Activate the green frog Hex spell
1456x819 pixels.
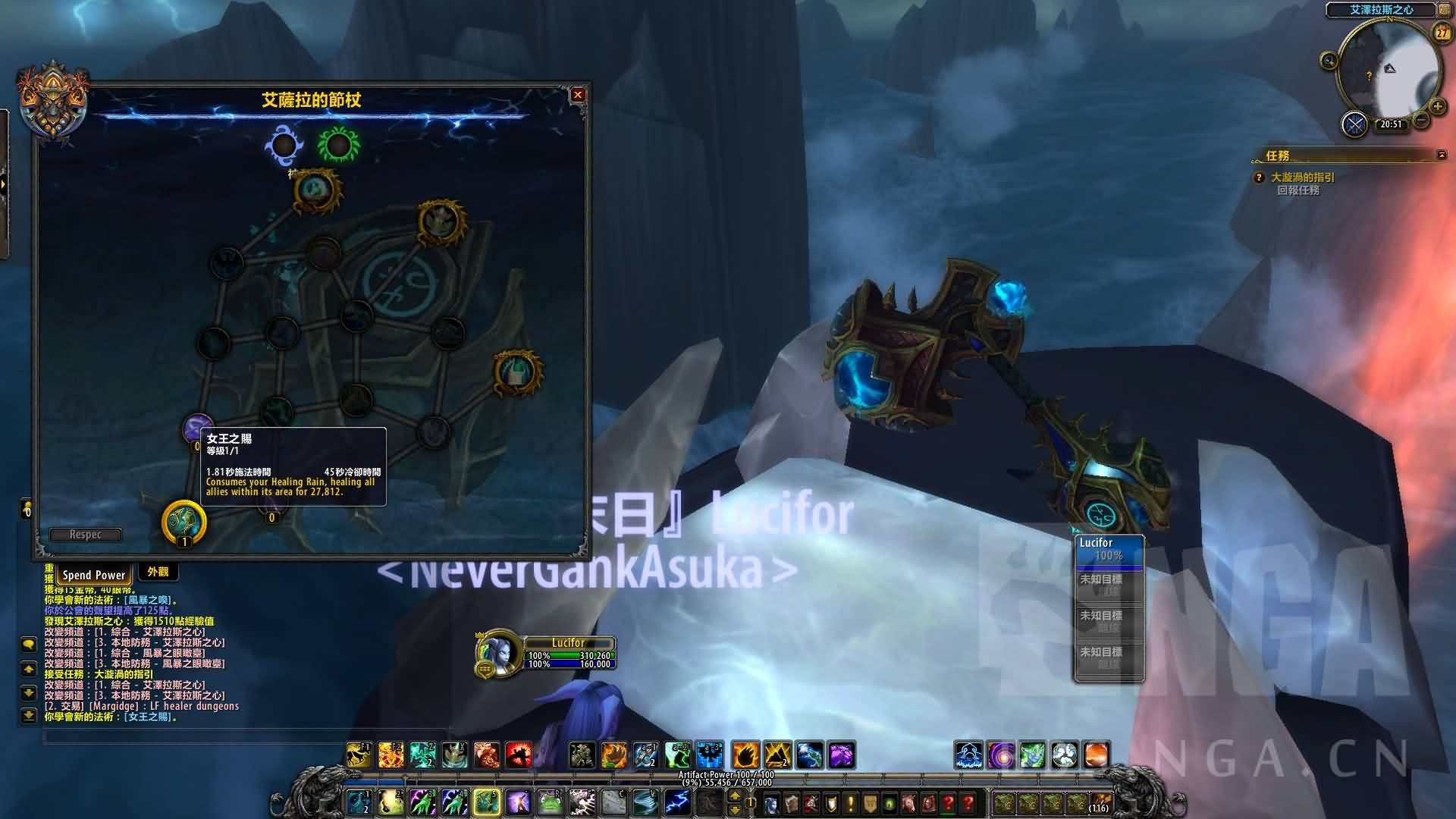click(550, 802)
